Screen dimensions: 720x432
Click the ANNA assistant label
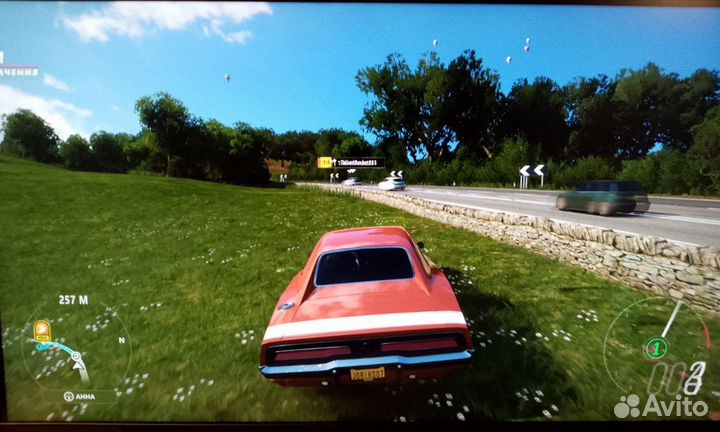pyautogui.click(x=78, y=396)
